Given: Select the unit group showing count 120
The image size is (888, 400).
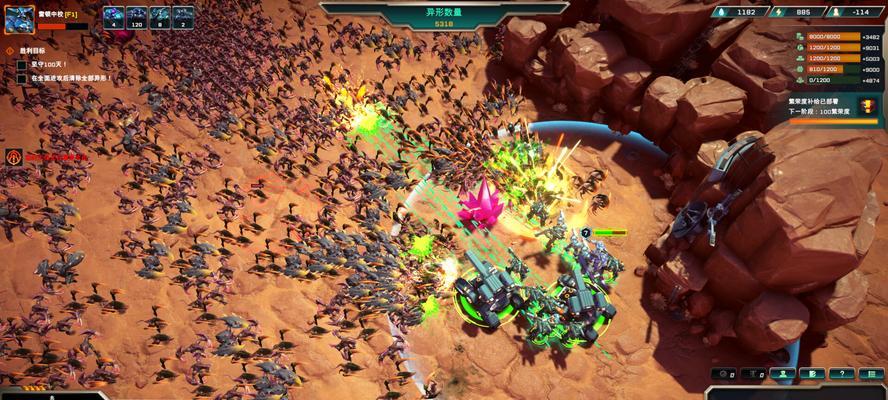Looking at the screenshot, I should [x=137, y=16].
